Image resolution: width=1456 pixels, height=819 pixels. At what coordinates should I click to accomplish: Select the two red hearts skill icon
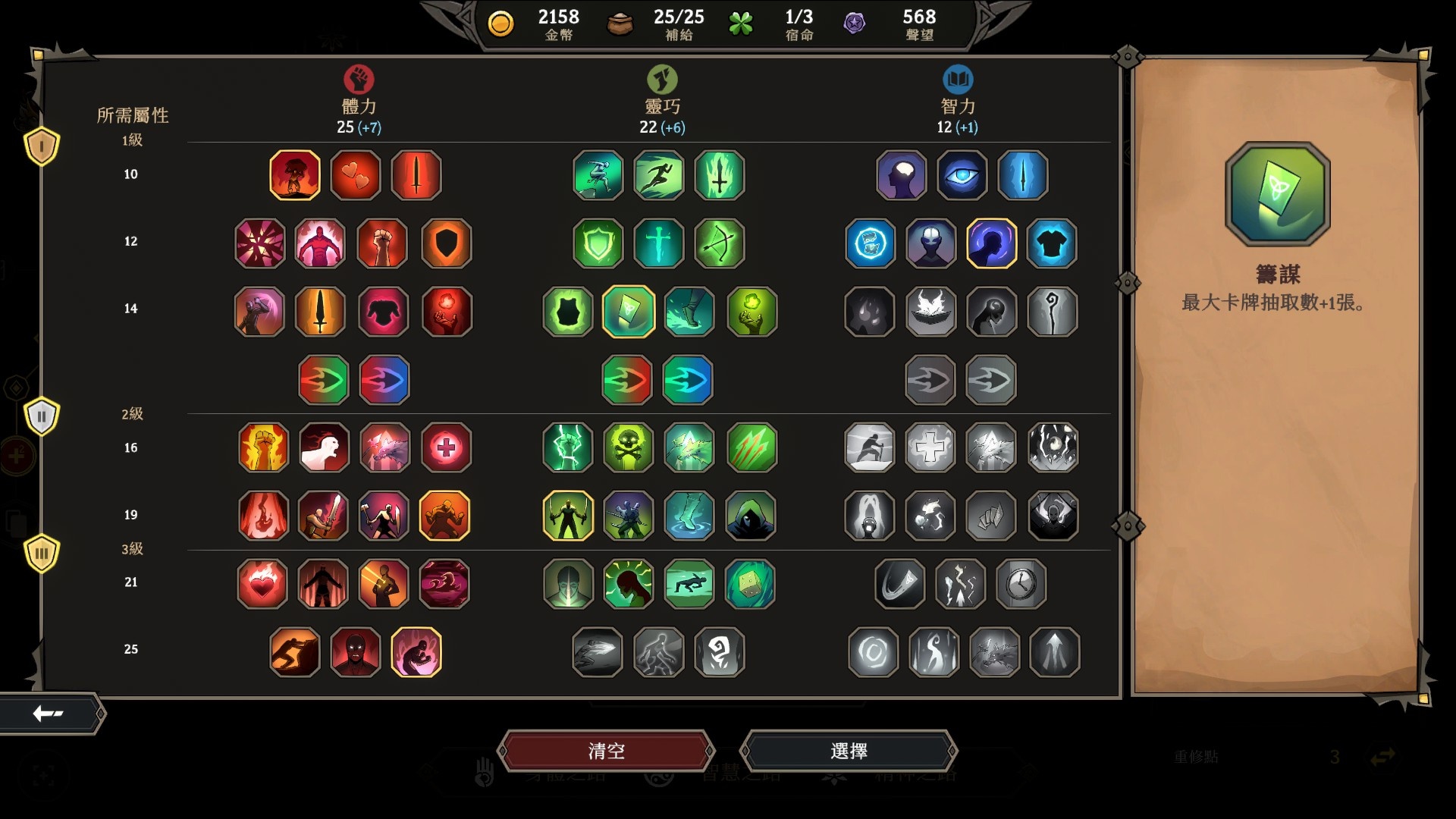[x=356, y=175]
